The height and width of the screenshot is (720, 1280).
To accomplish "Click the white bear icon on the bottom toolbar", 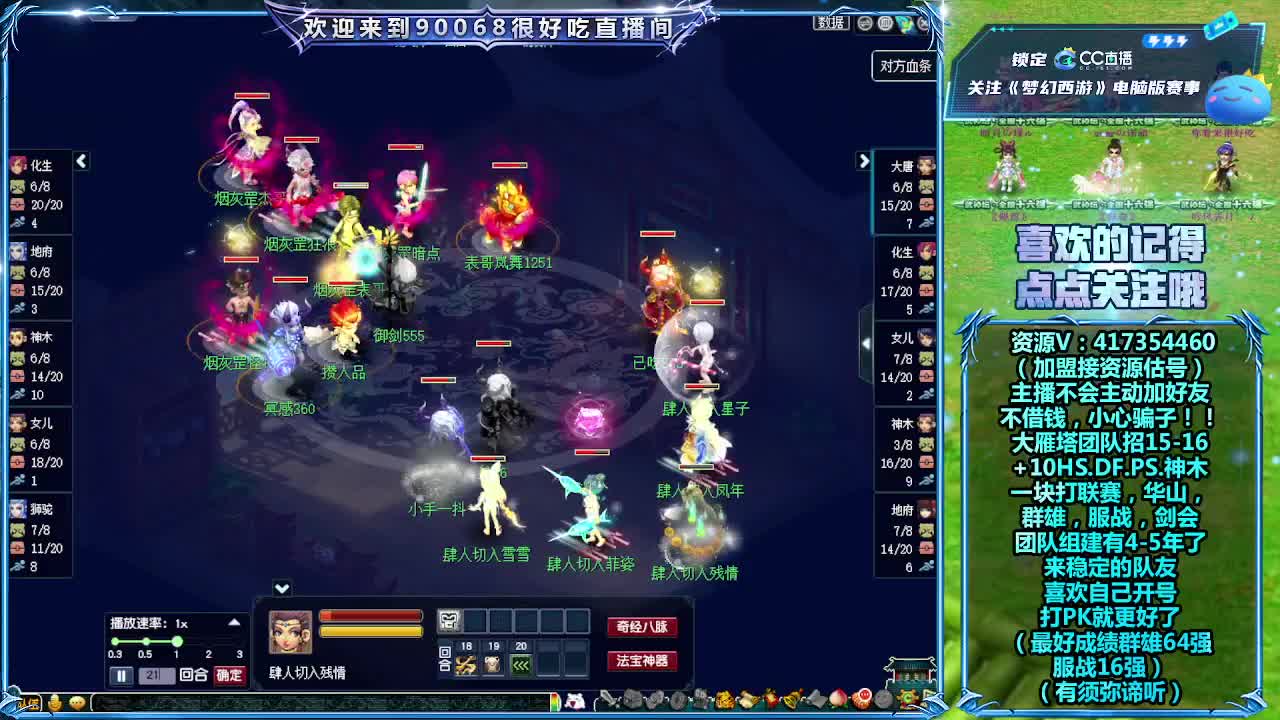I will pyautogui.click(x=573, y=703).
